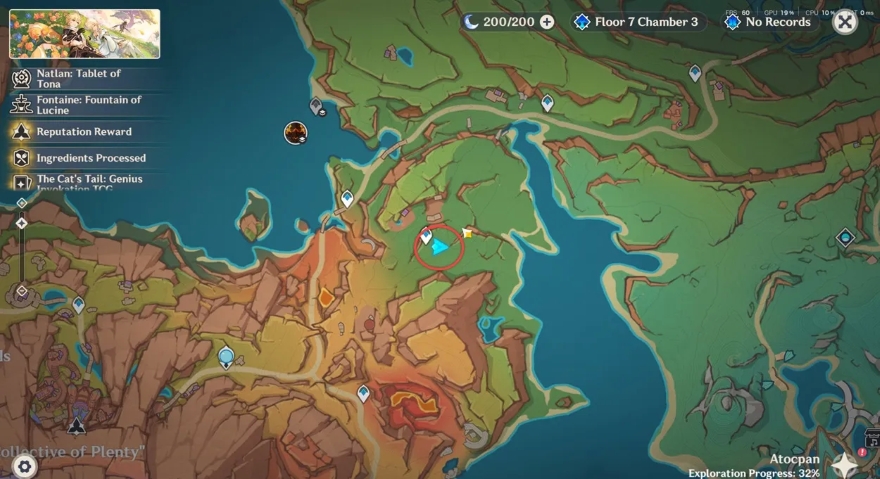This screenshot has height=479, width=880.
Task: Open the event banner thumbnail
Action: [85, 34]
